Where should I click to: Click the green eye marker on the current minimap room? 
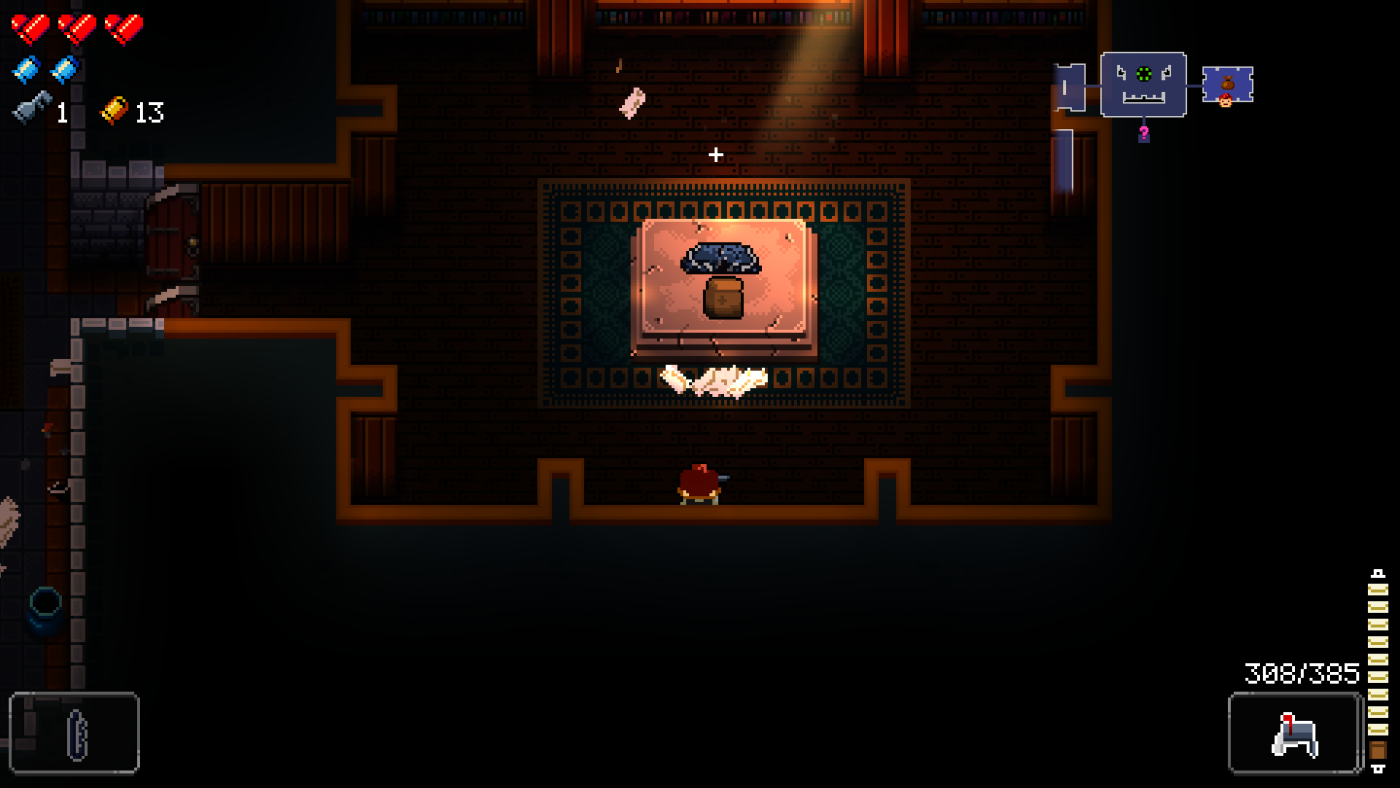[x=1144, y=74]
